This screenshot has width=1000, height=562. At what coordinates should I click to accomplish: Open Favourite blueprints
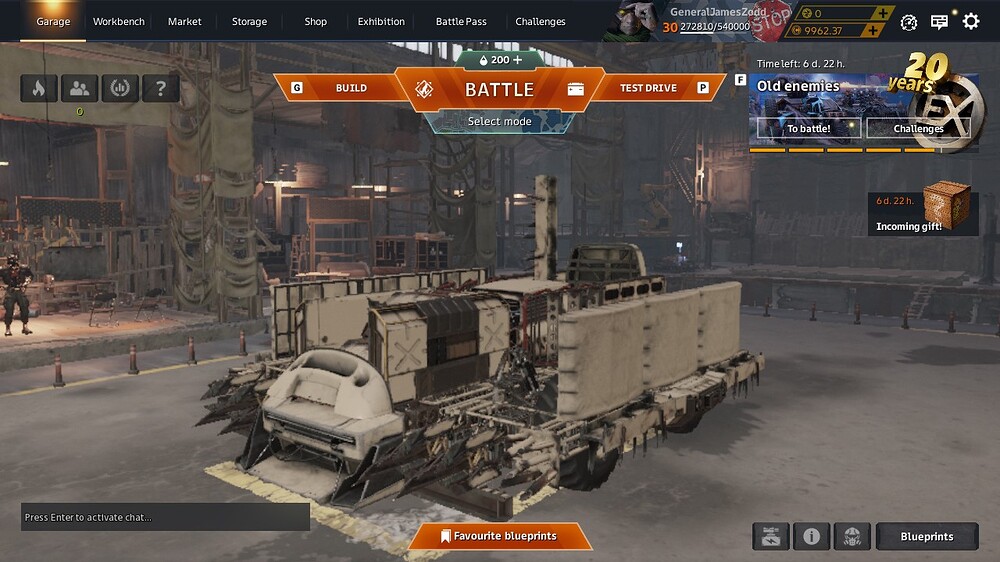coord(499,537)
